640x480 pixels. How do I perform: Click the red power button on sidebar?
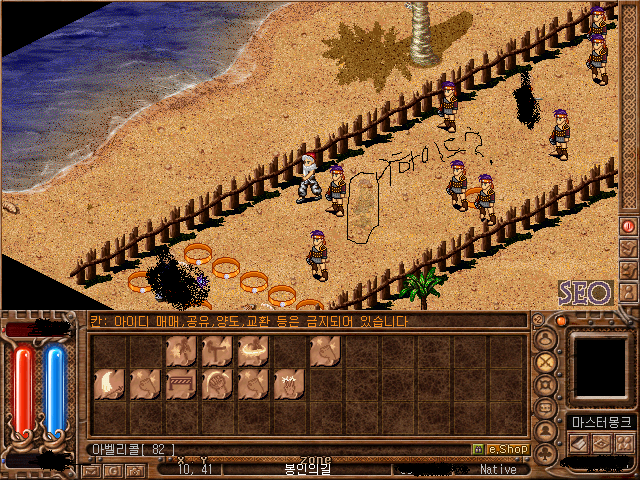tap(629, 226)
